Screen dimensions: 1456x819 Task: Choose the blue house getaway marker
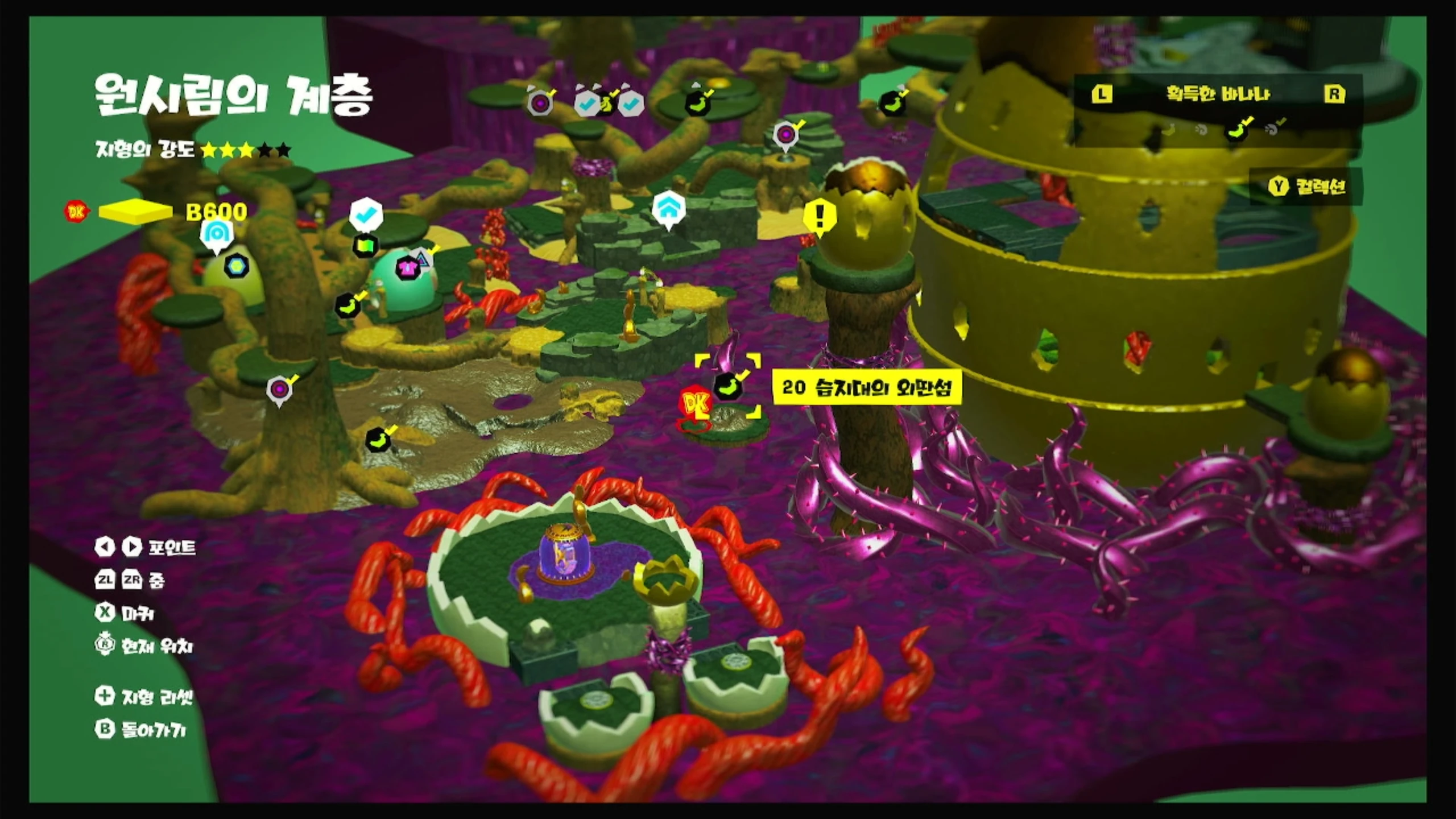click(669, 208)
